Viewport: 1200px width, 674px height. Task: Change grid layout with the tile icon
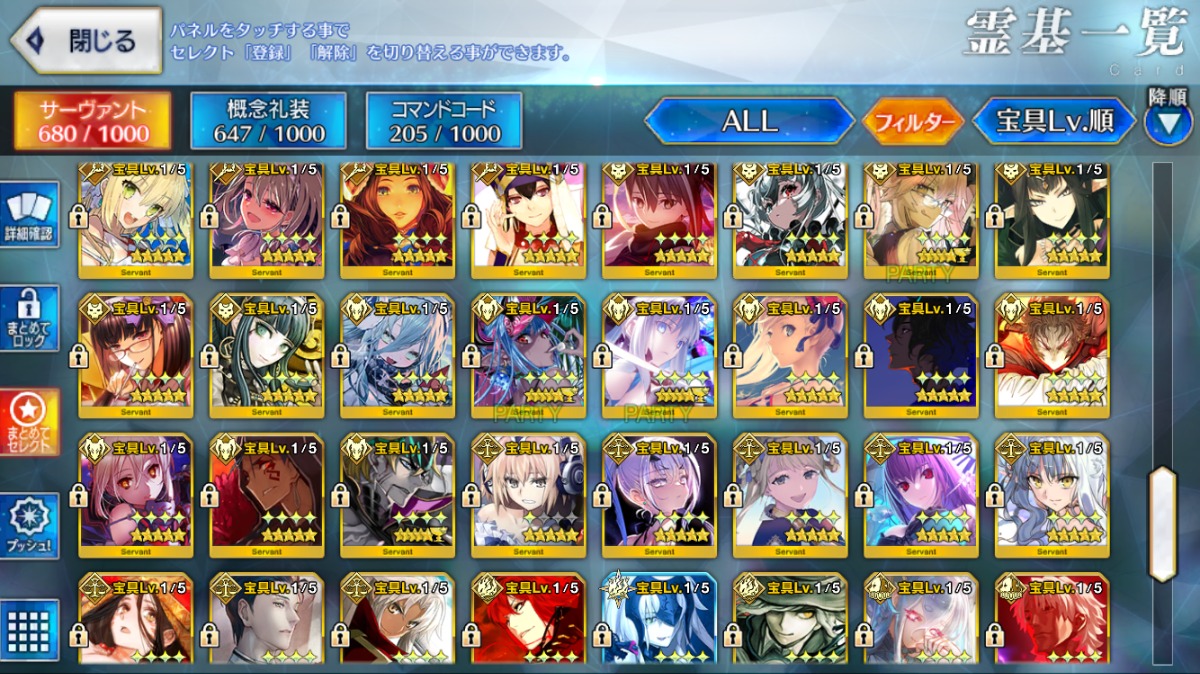[28, 630]
